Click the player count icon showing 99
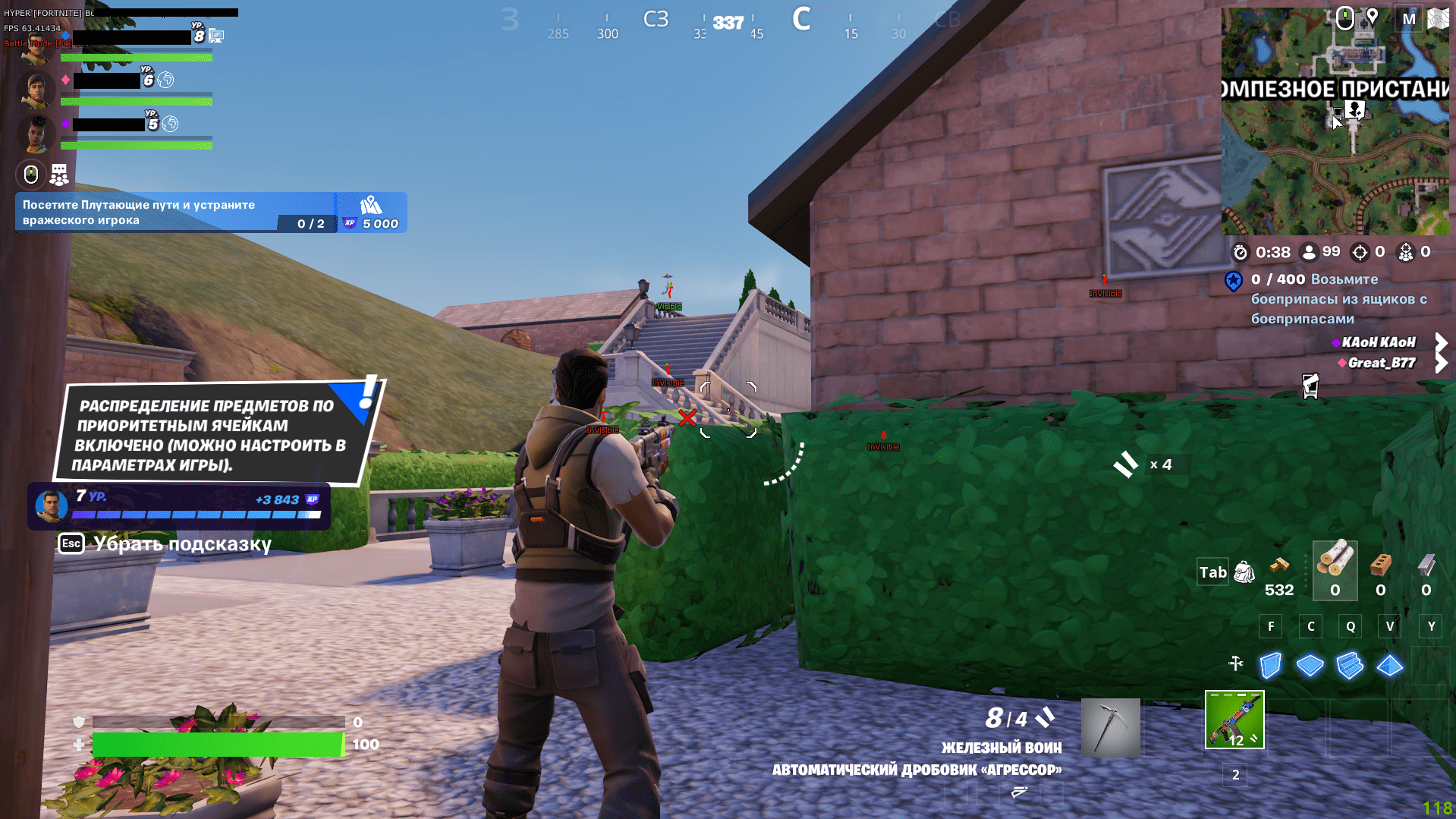Viewport: 1456px width, 819px height. click(1309, 252)
